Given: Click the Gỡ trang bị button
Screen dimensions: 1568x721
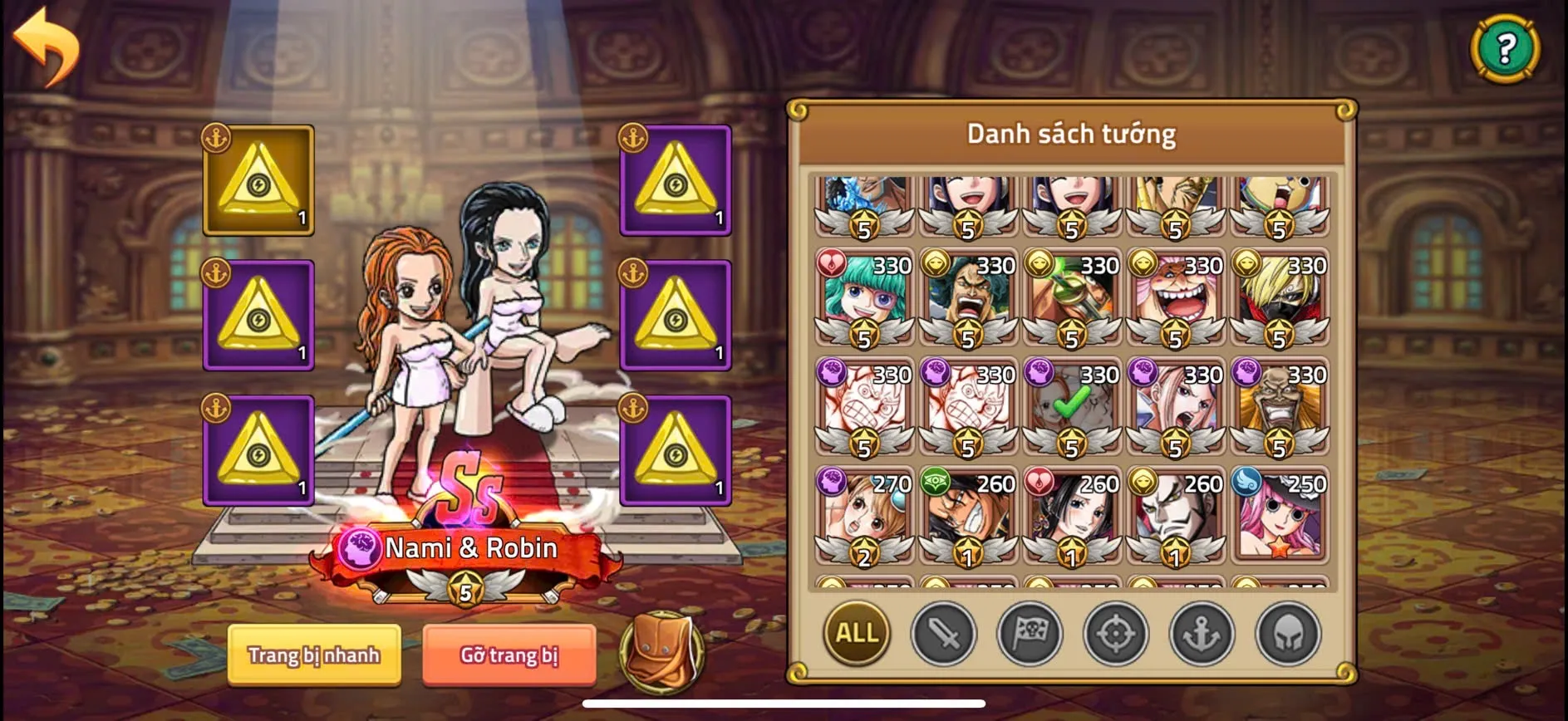Looking at the screenshot, I should pos(509,655).
